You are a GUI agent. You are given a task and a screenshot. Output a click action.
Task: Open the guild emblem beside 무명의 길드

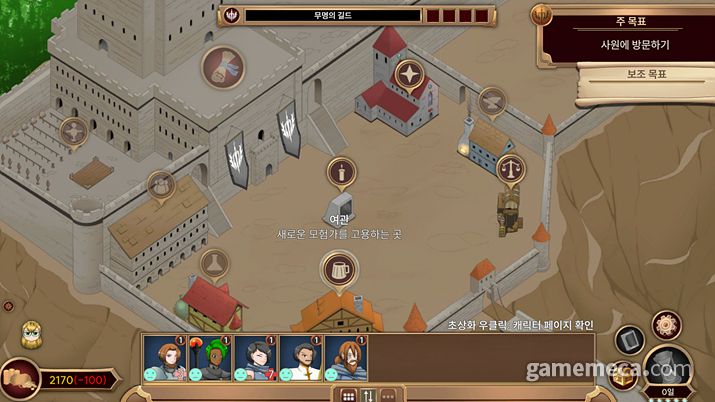[x=233, y=15]
